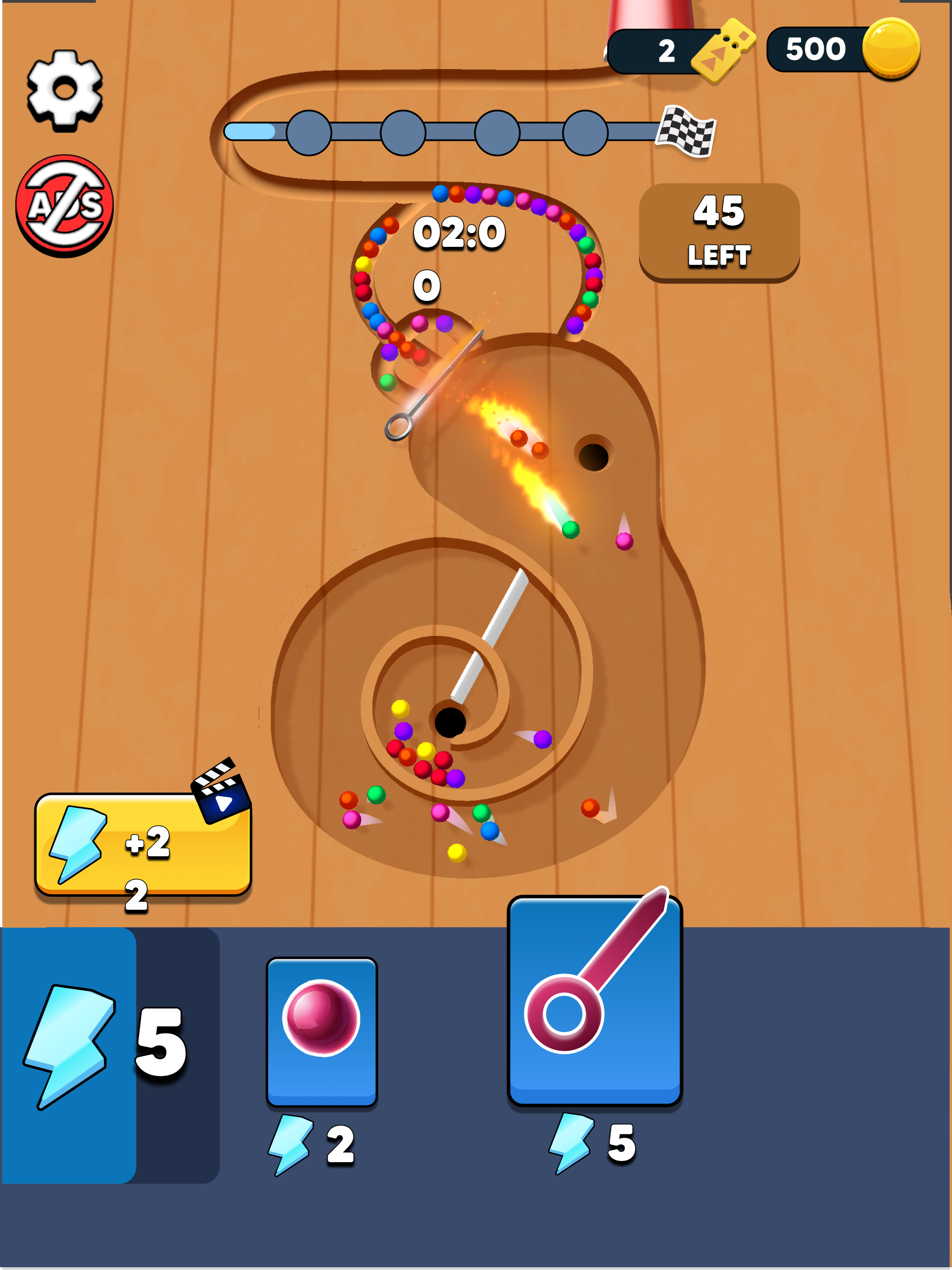This screenshot has width=952, height=1270.
Task: Tap the level progress bar fill
Action: pyautogui.click(x=251, y=131)
